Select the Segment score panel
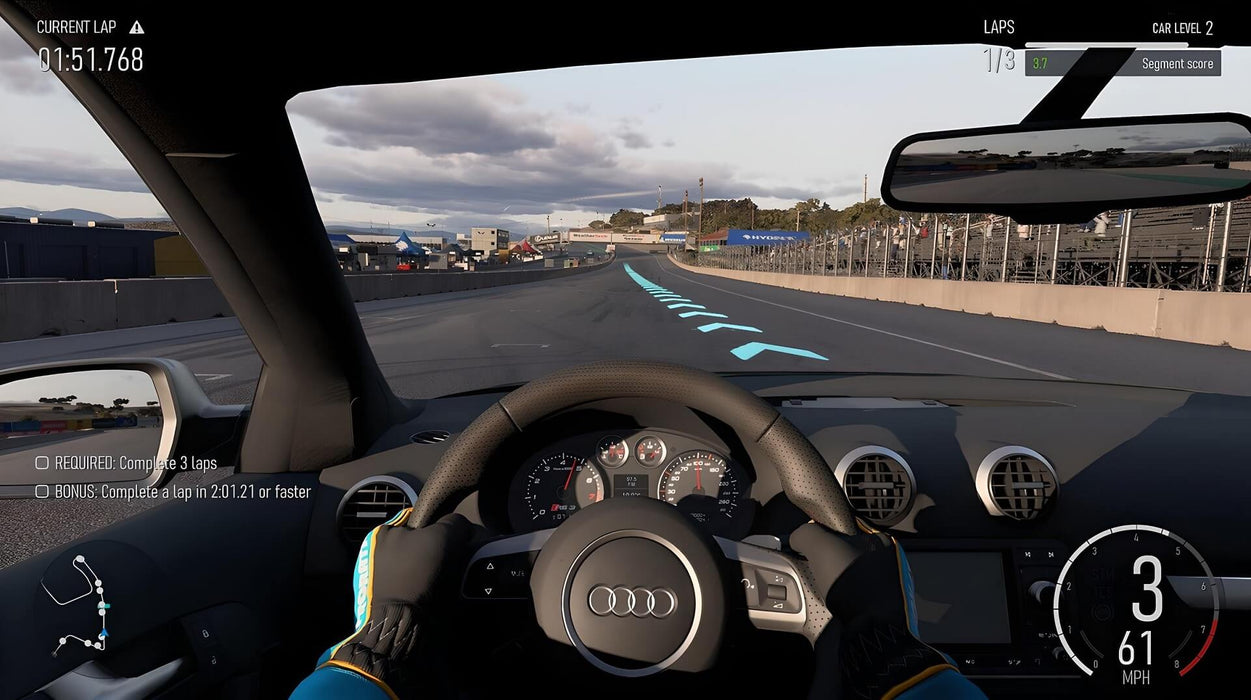 pyautogui.click(x=1122, y=64)
